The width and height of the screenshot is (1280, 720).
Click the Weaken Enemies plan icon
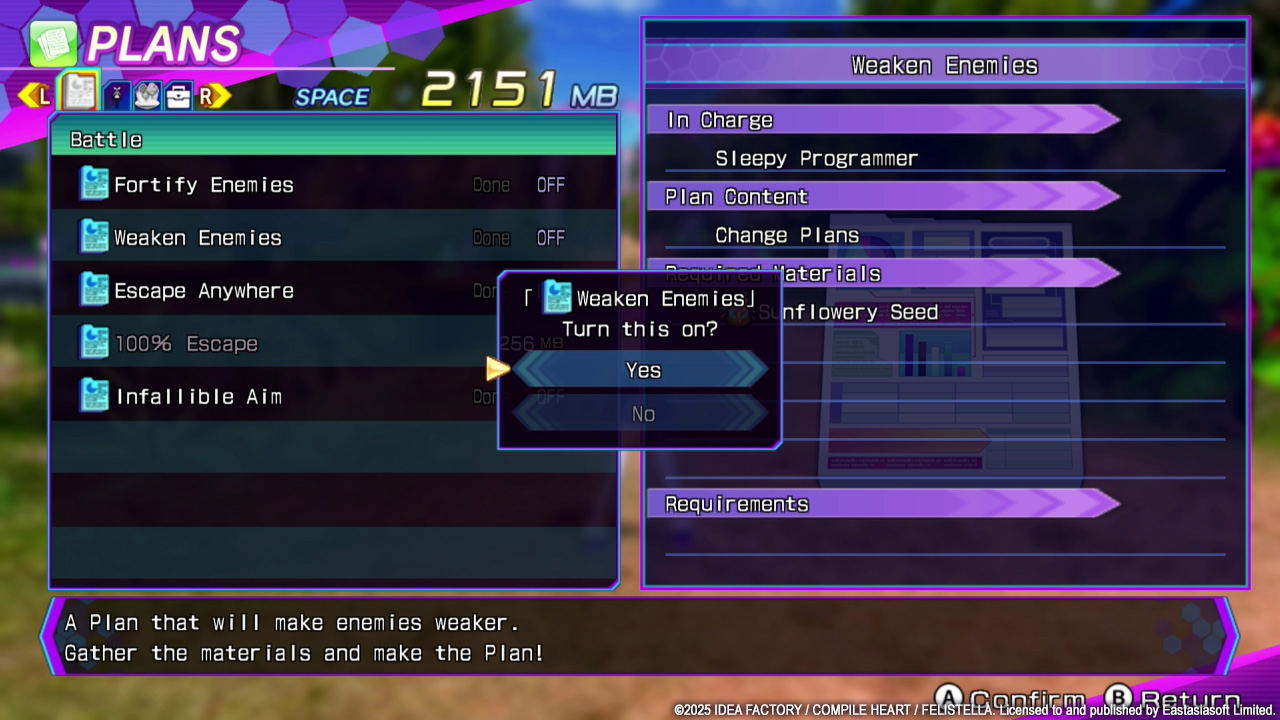(x=94, y=237)
